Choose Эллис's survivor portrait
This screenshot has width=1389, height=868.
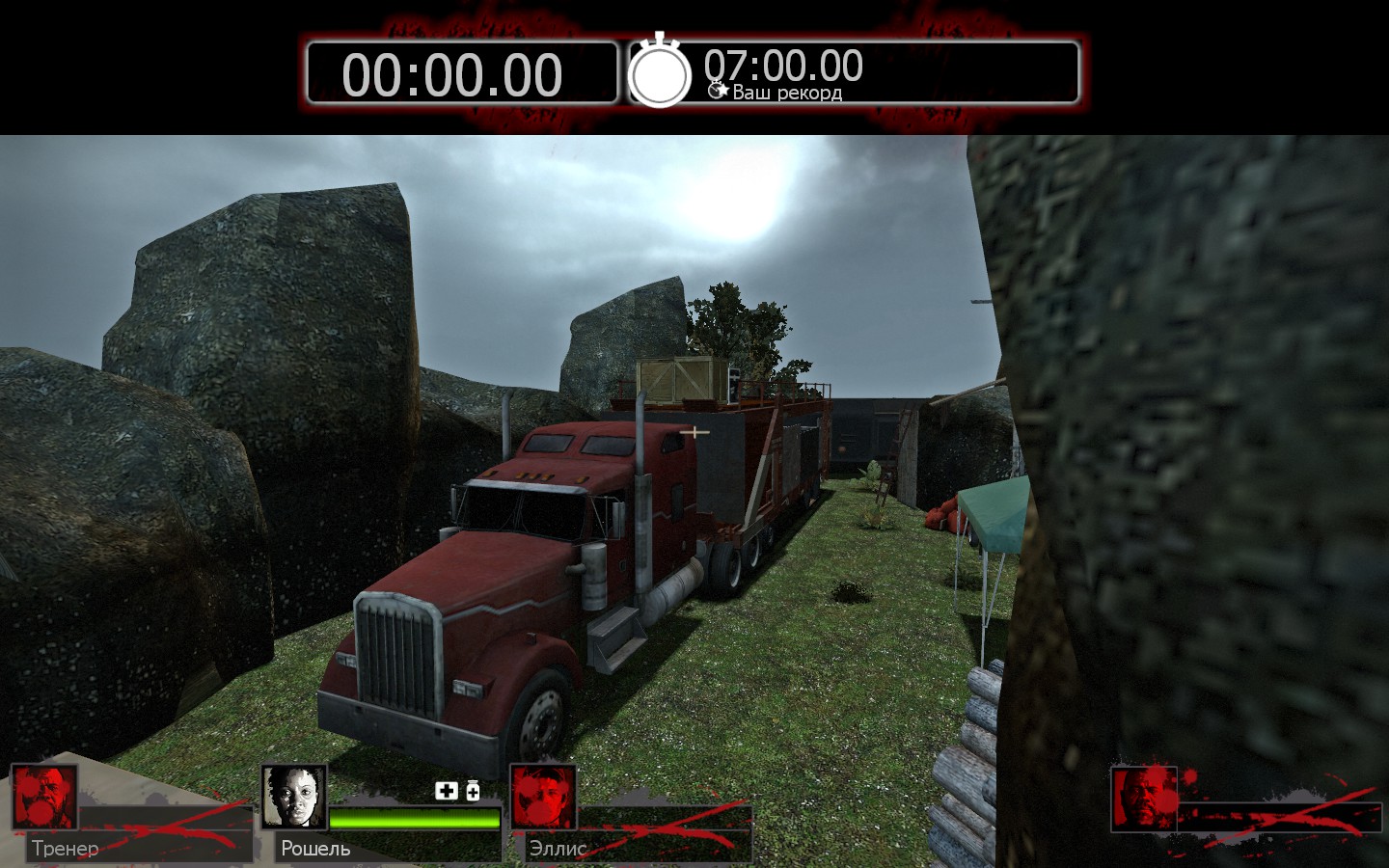point(543,797)
